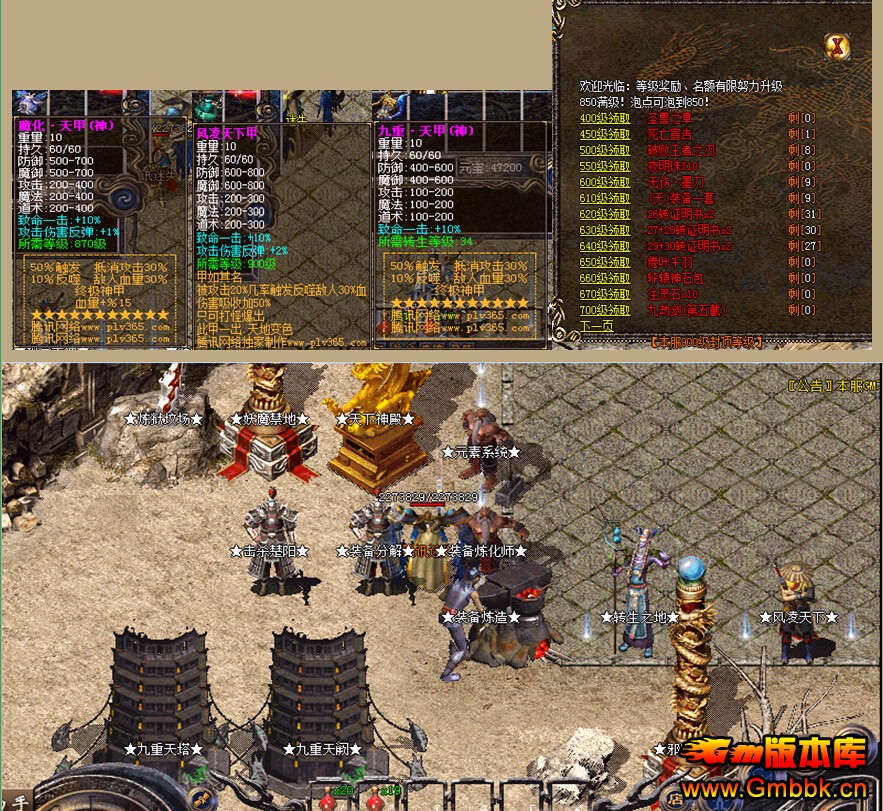Claim the 550级领取 reward link

point(604,166)
